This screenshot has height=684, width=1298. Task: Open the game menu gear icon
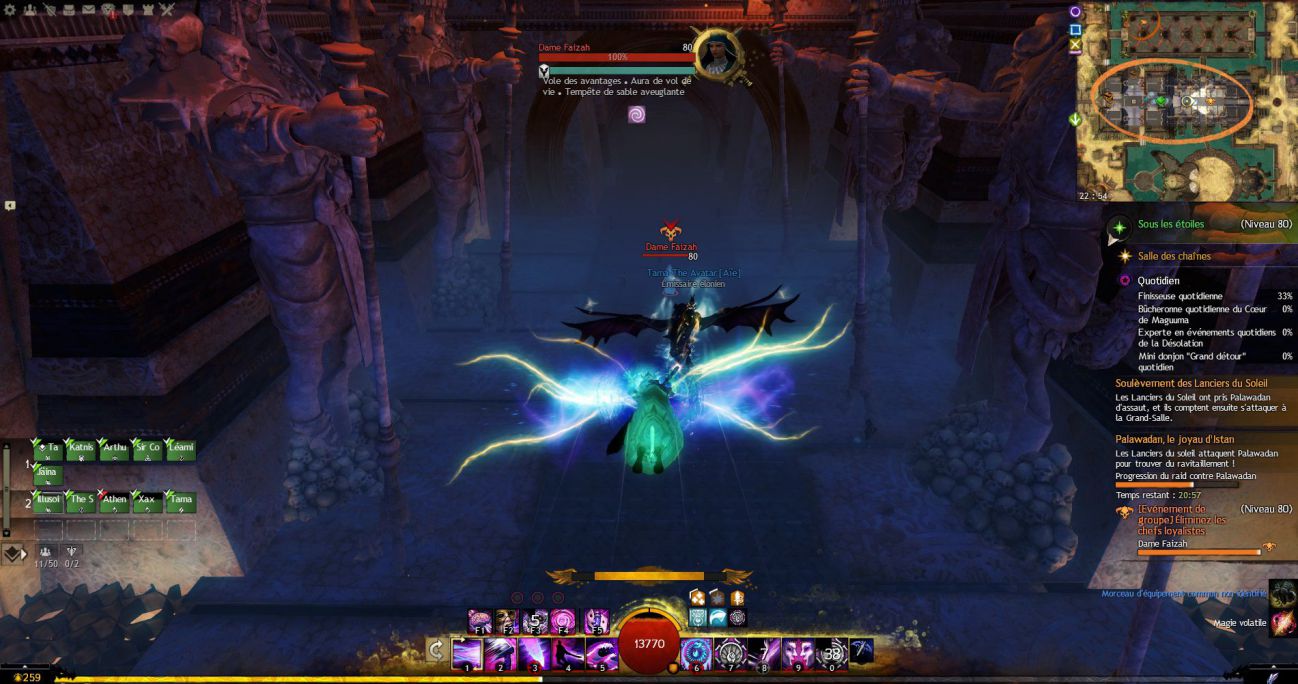click(9, 9)
